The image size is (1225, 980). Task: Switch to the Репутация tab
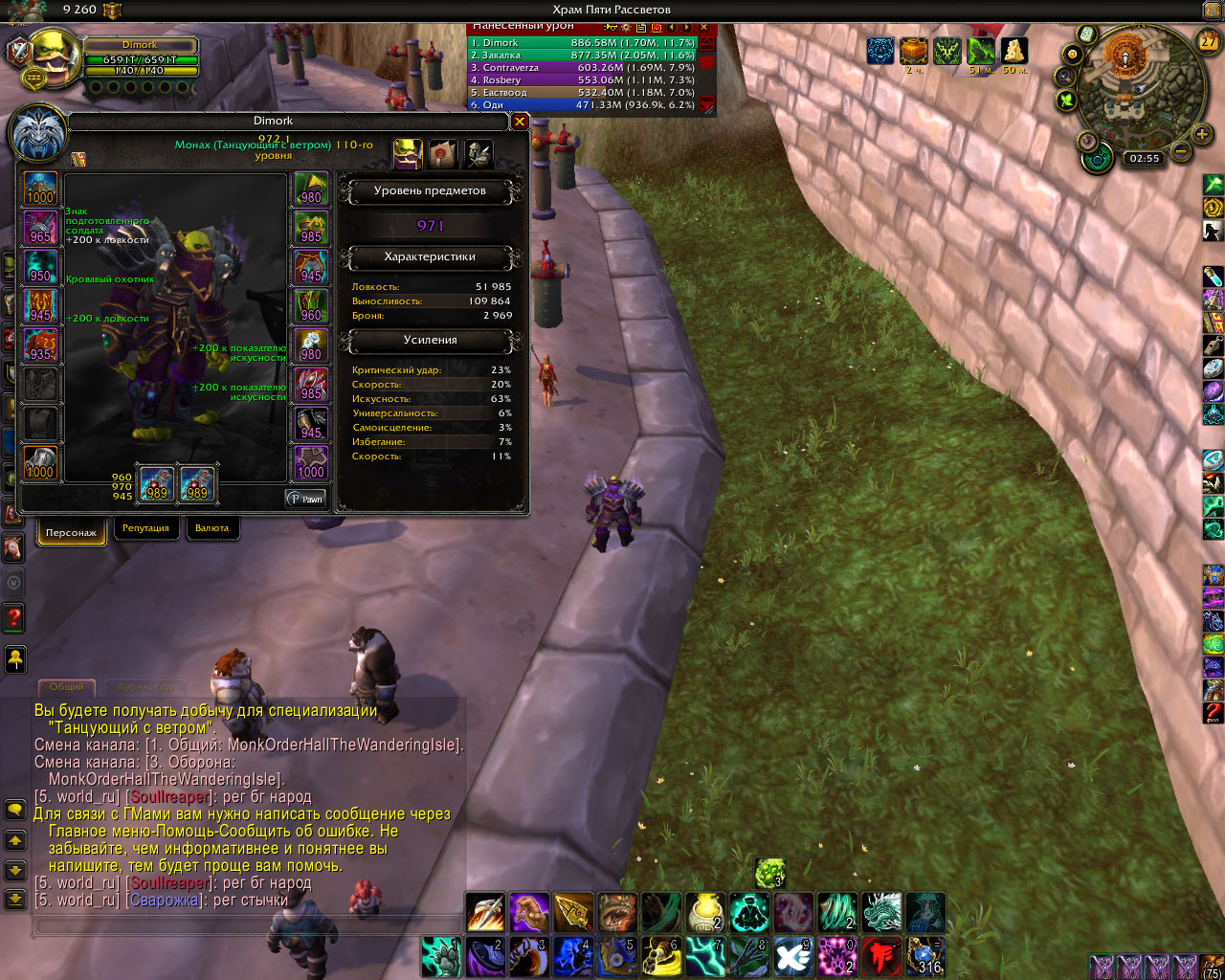point(145,528)
